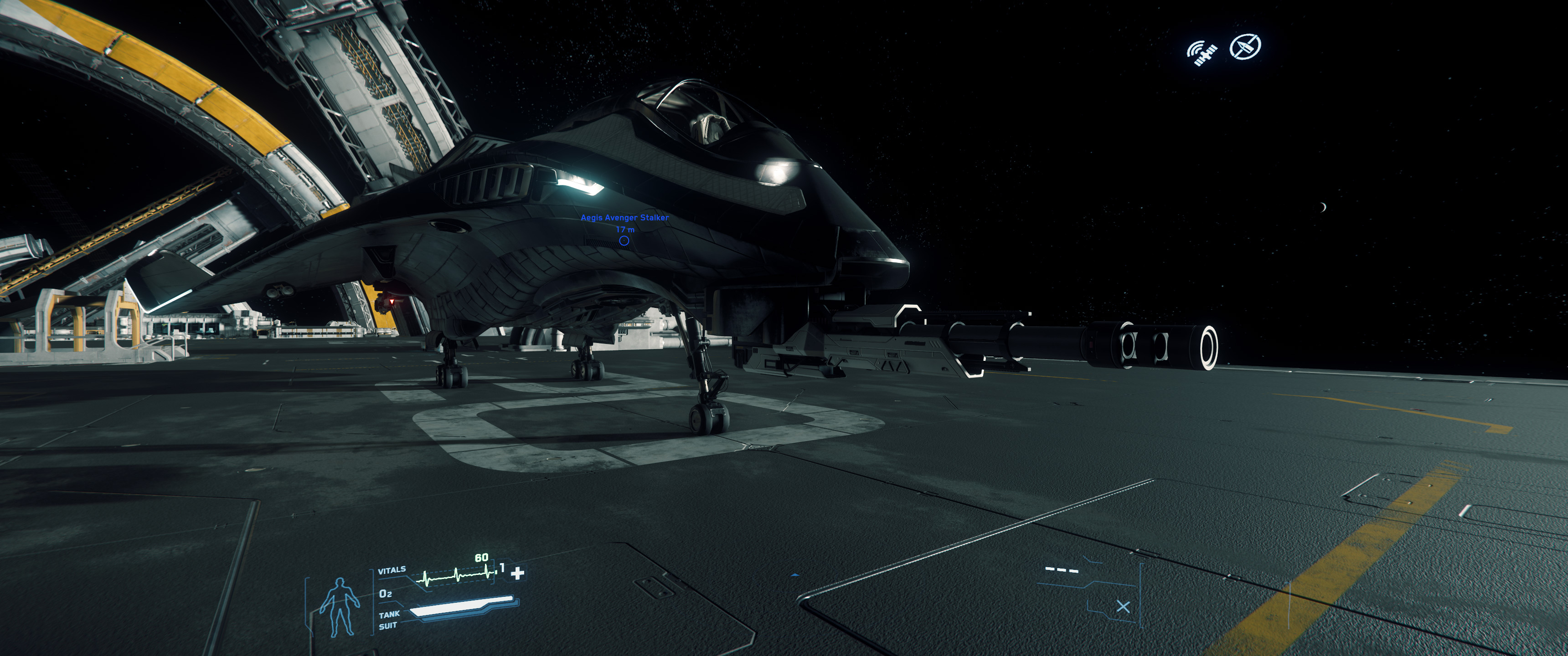
Task: Select the medical plus icon beside vitals
Action: coord(517,573)
